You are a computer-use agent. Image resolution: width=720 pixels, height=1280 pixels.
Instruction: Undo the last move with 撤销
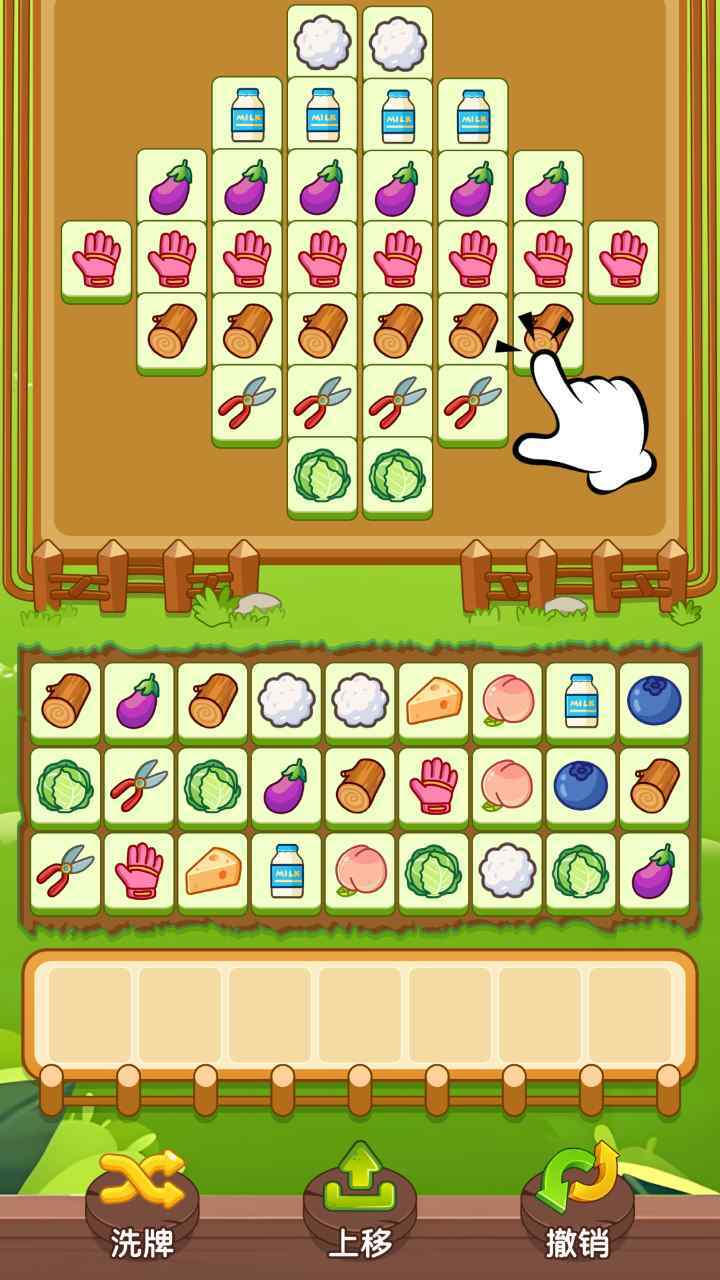tap(578, 1205)
